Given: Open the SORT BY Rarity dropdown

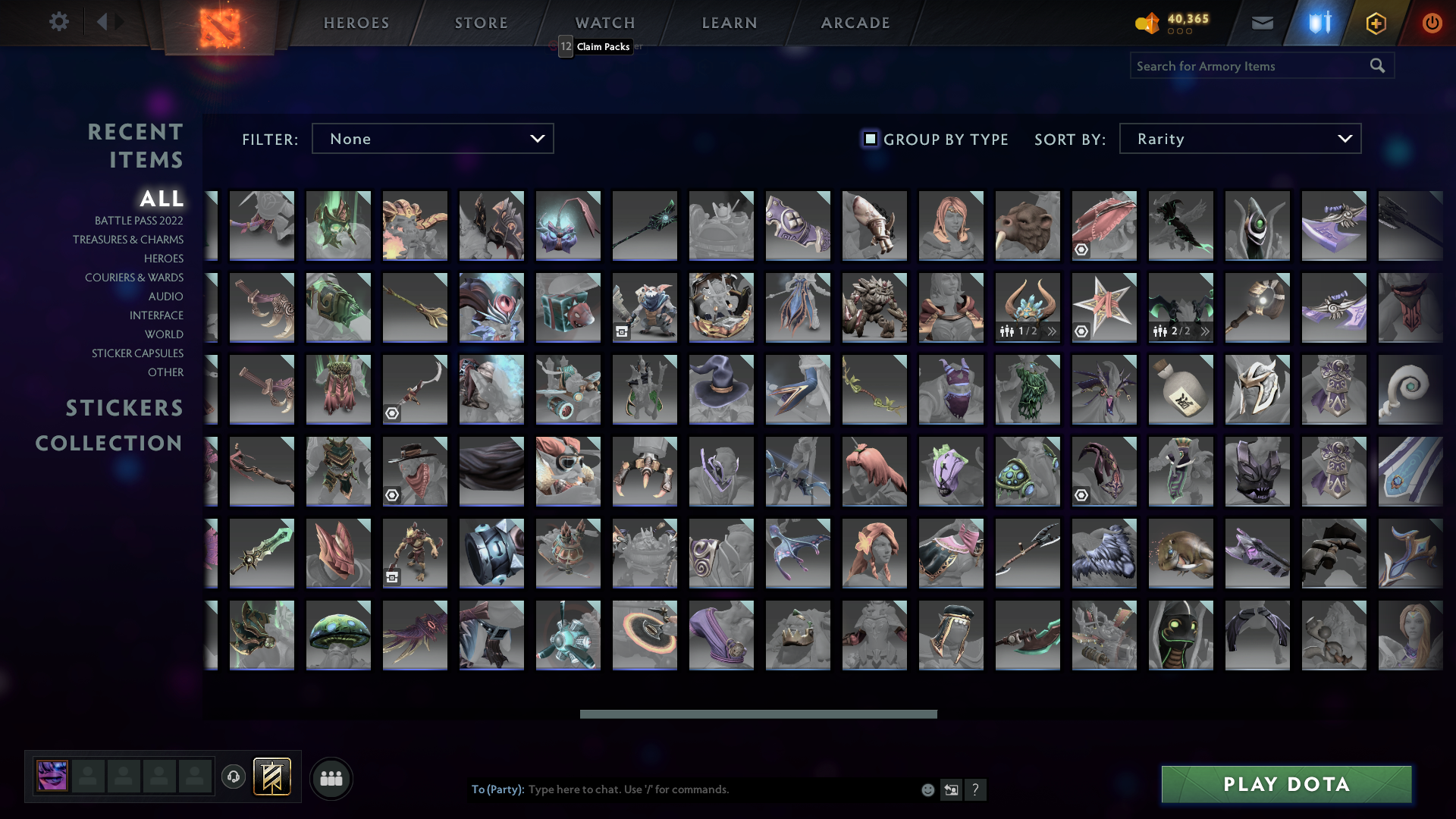Looking at the screenshot, I should (x=1239, y=138).
